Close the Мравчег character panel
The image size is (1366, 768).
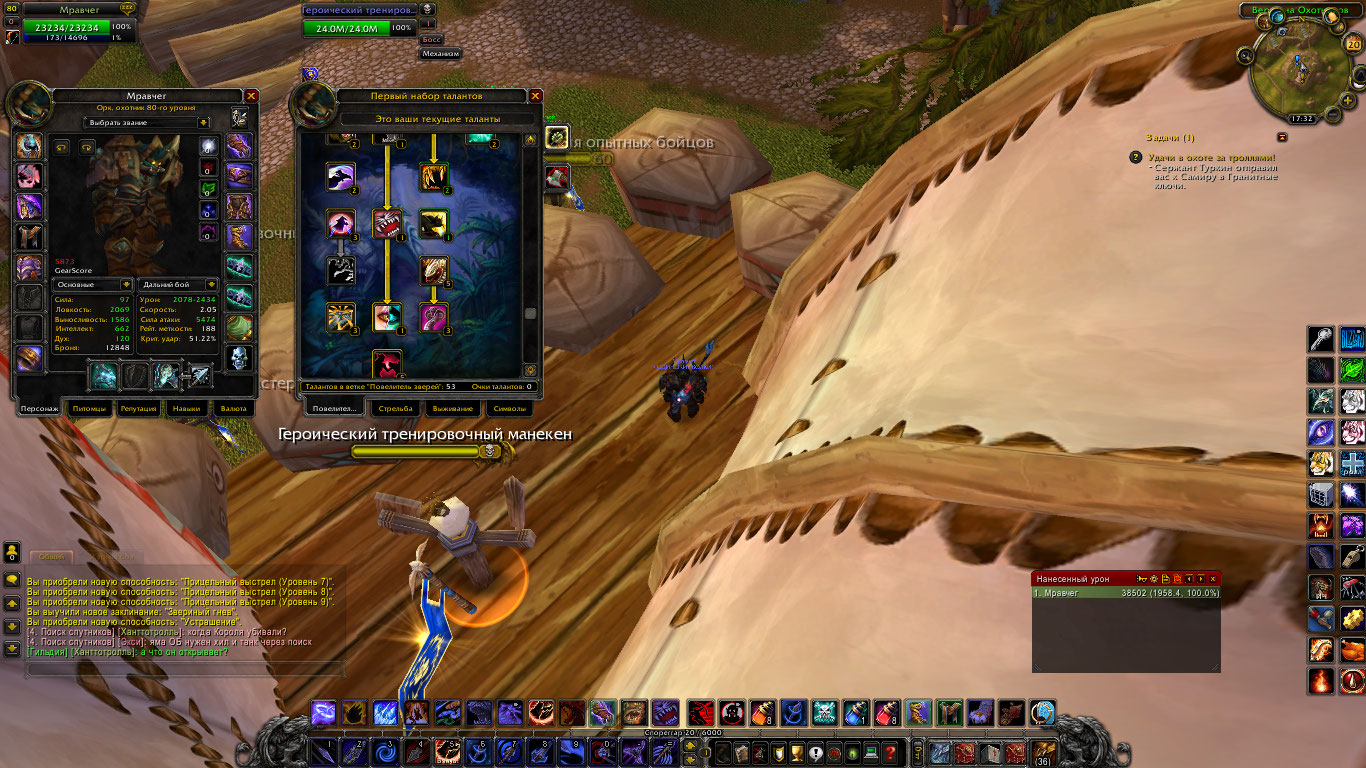(x=252, y=96)
